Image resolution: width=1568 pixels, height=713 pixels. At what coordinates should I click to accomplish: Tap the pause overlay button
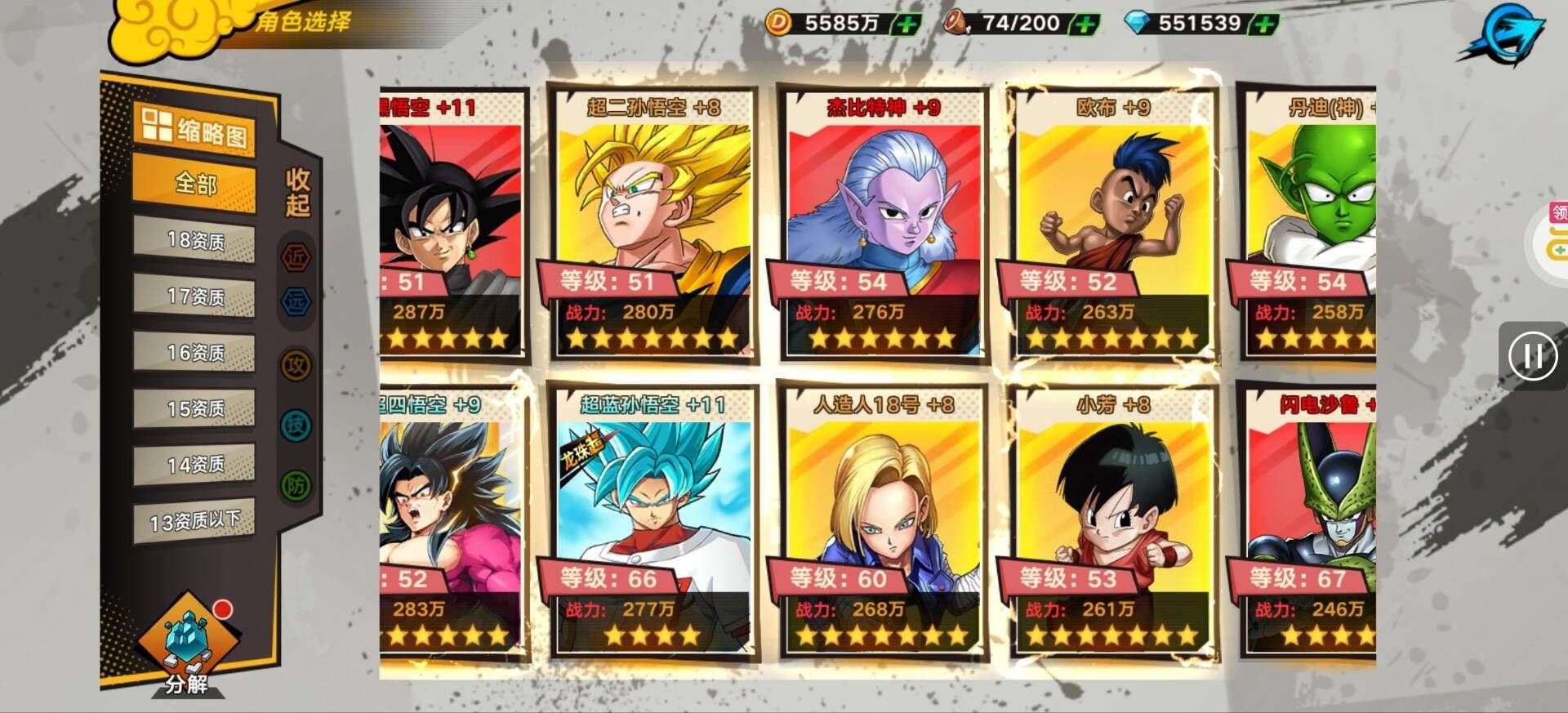[x=1532, y=356]
